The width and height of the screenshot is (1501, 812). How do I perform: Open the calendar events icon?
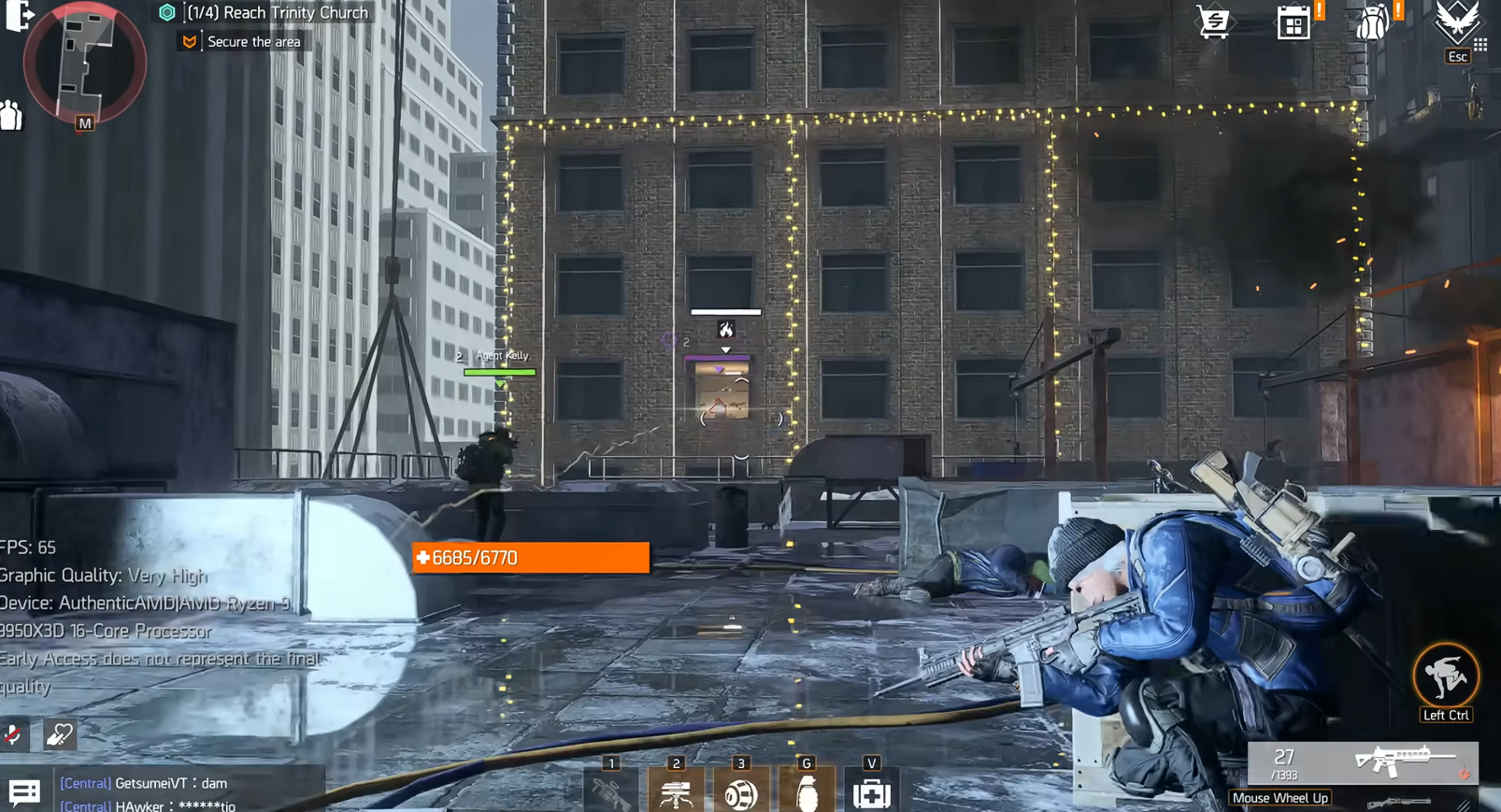[1294, 23]
